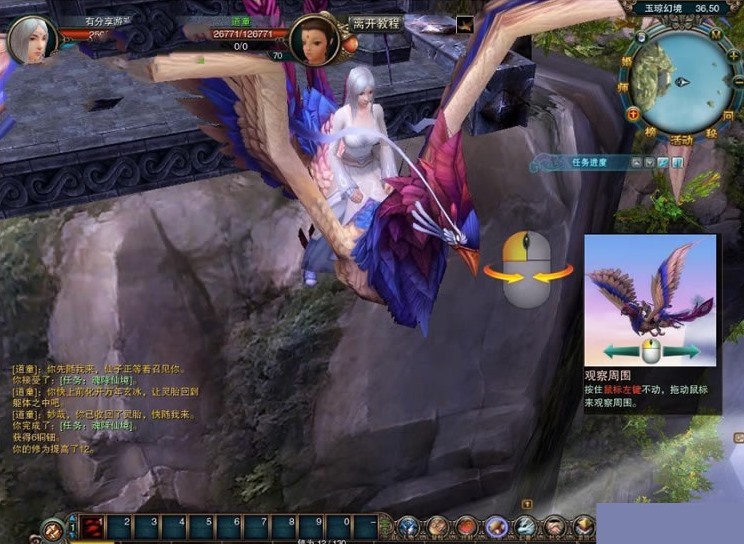Open the round menu button left of hotbar
The image size is (744, 544).
tap(51, 530)
